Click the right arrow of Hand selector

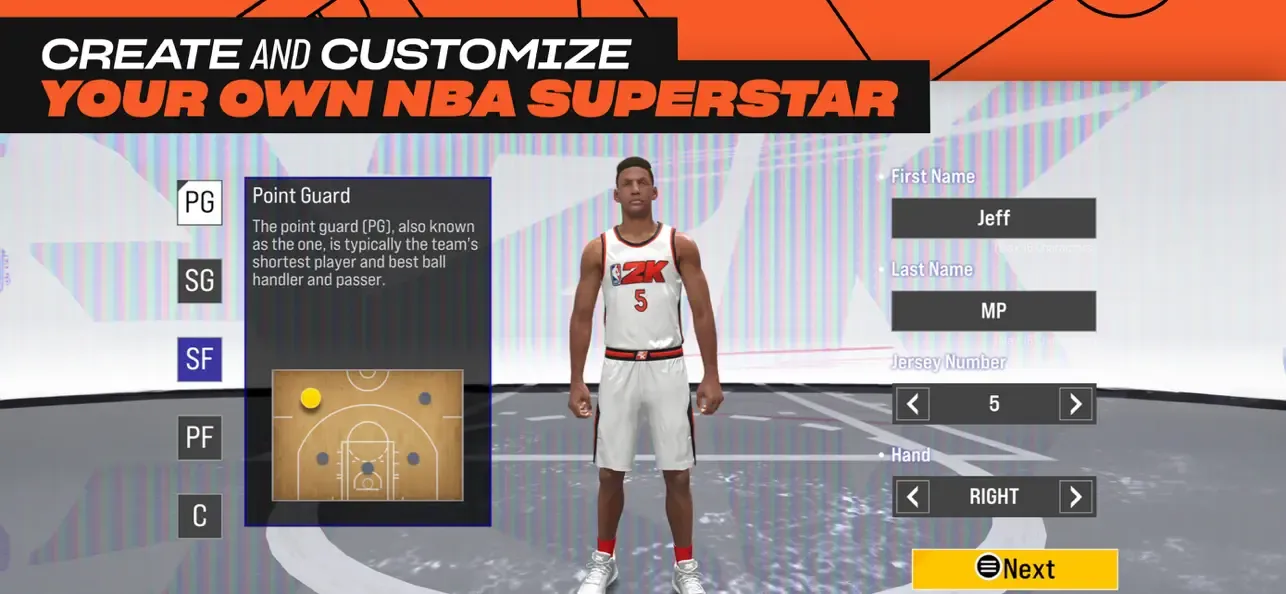click(1075, 497)
